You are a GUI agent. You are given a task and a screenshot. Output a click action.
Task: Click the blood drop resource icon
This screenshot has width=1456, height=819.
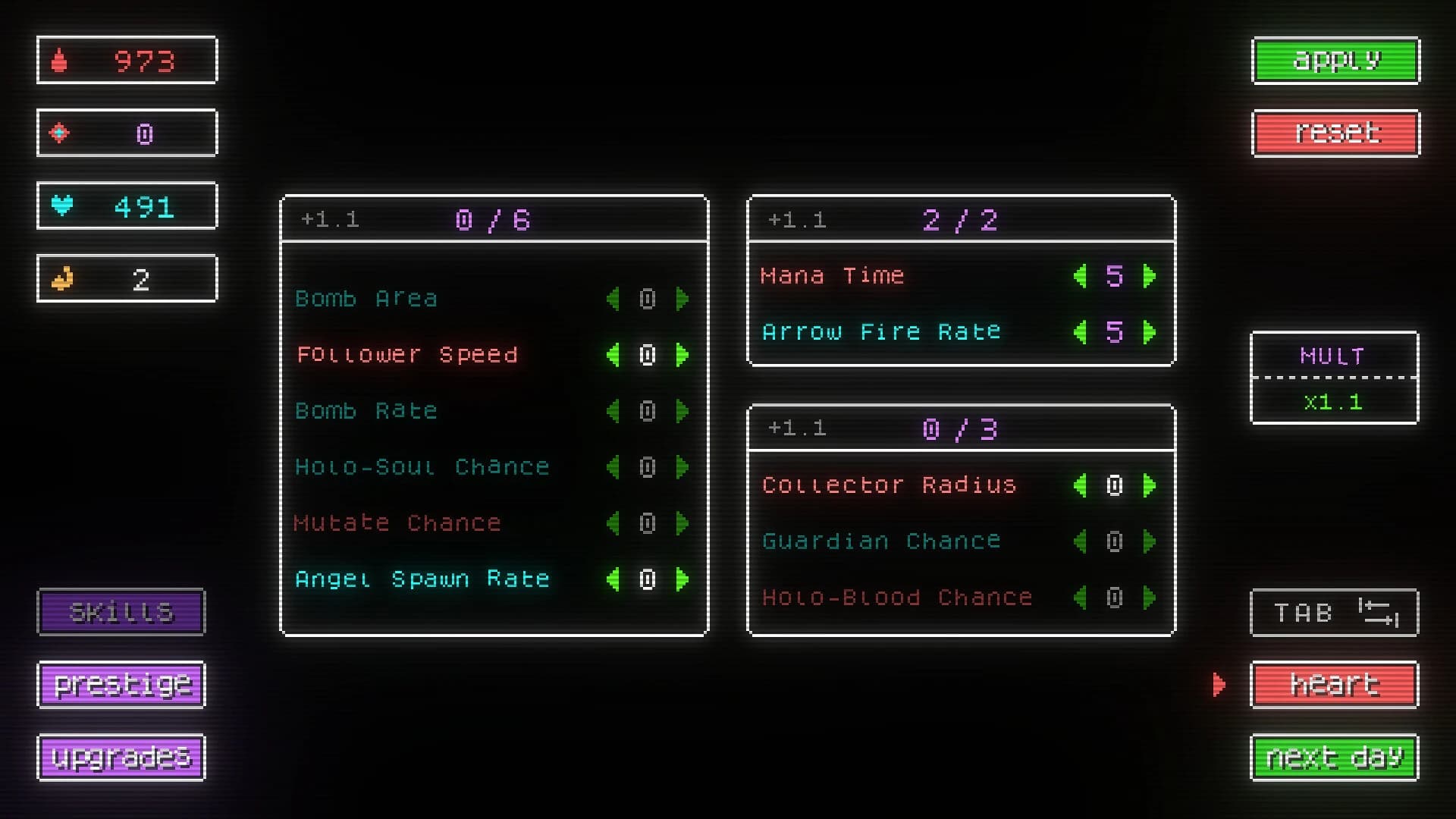click(59, 60)
